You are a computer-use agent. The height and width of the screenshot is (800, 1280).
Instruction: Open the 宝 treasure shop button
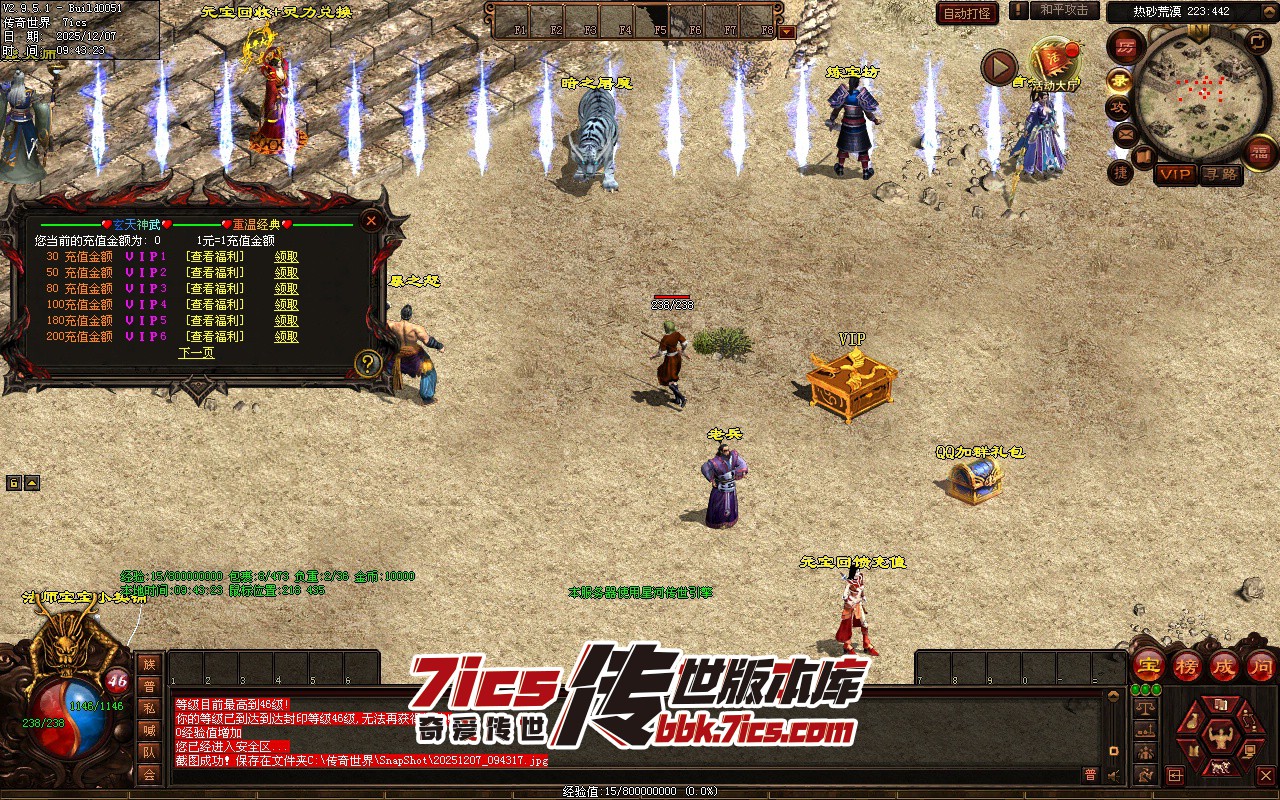click(1148, 665)
